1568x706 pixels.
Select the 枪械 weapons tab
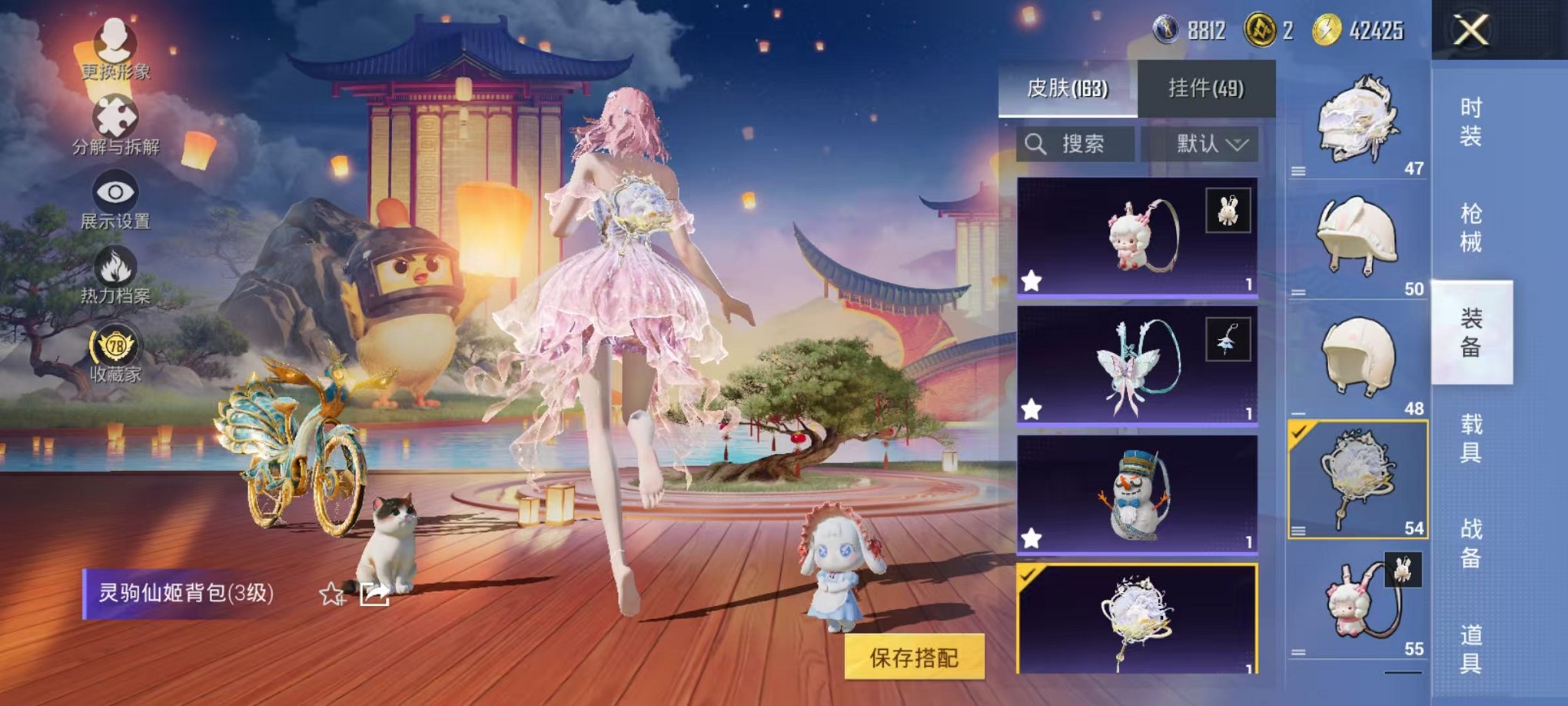tap(1470, 223)
